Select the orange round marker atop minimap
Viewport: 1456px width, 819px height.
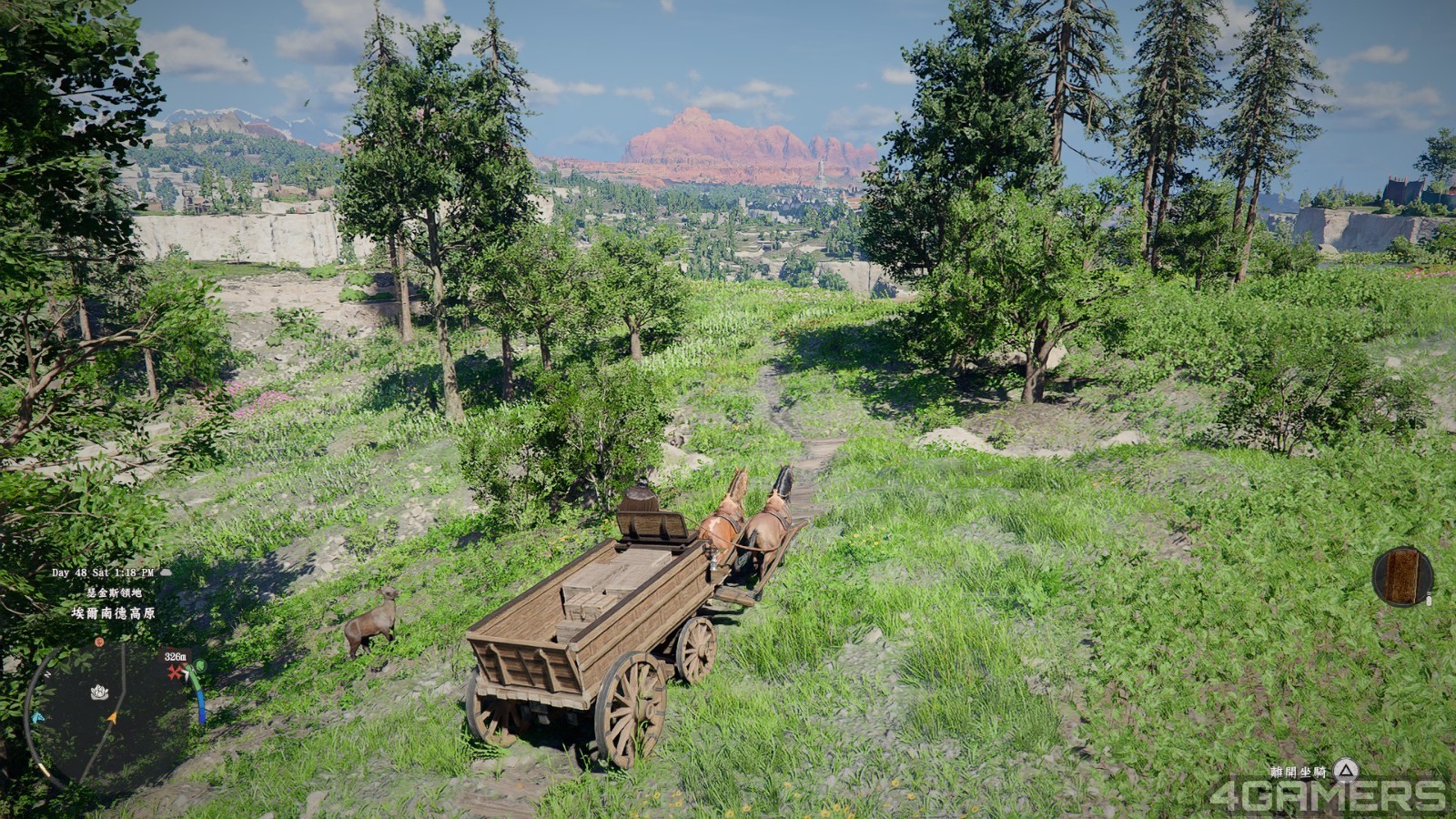point(98,642)
